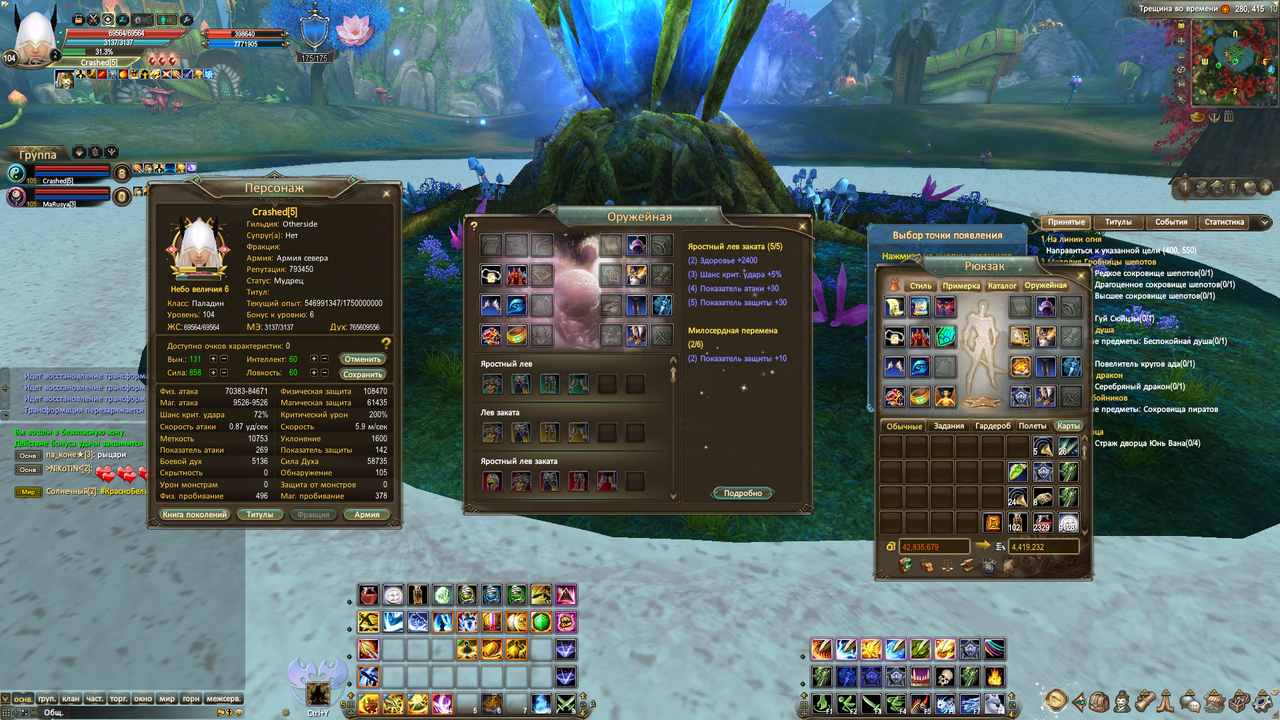The width and height of the screenshot is (1280, 720).
Task: Select the Каталог tab in backpack
Action: tap(1002, 286)
